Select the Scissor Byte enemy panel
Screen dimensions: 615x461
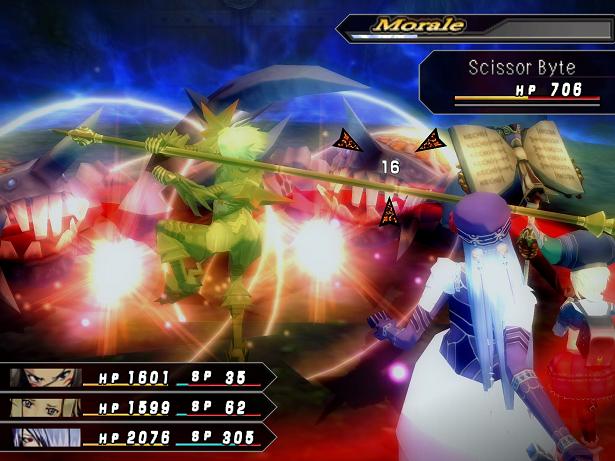coord(517,78)
